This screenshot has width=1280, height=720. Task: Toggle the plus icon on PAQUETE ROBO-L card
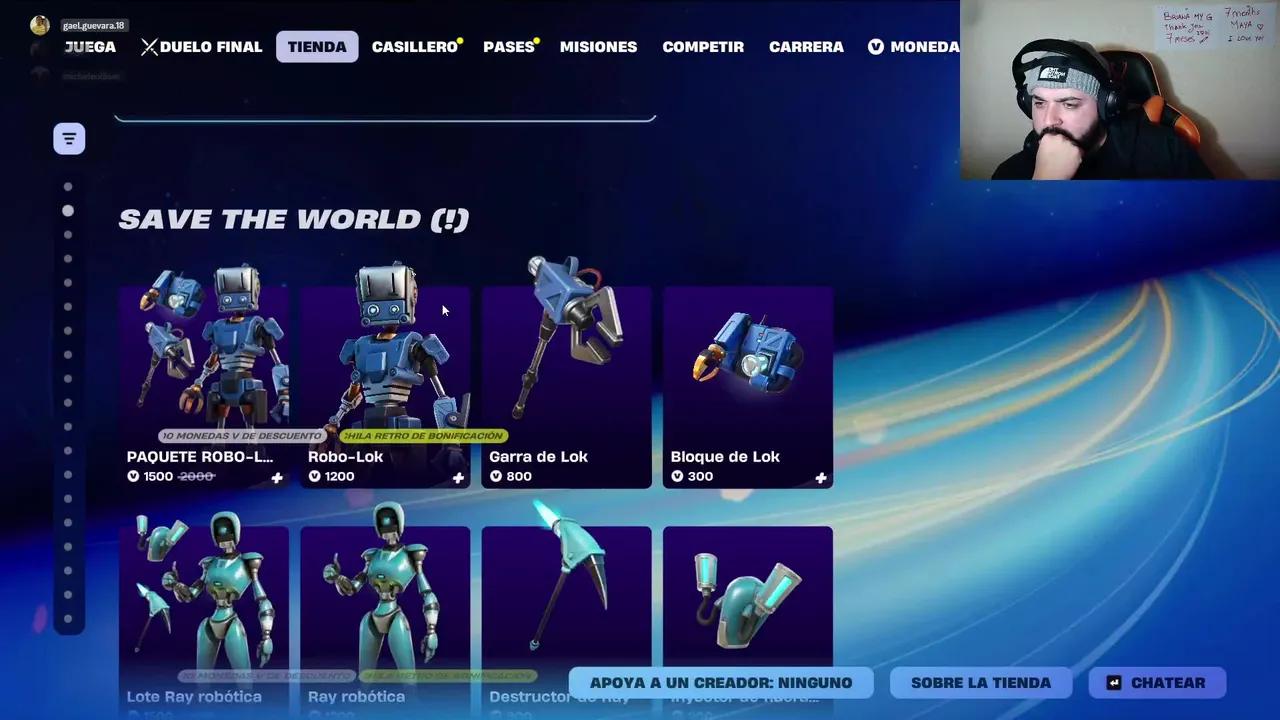click(277, 478)
